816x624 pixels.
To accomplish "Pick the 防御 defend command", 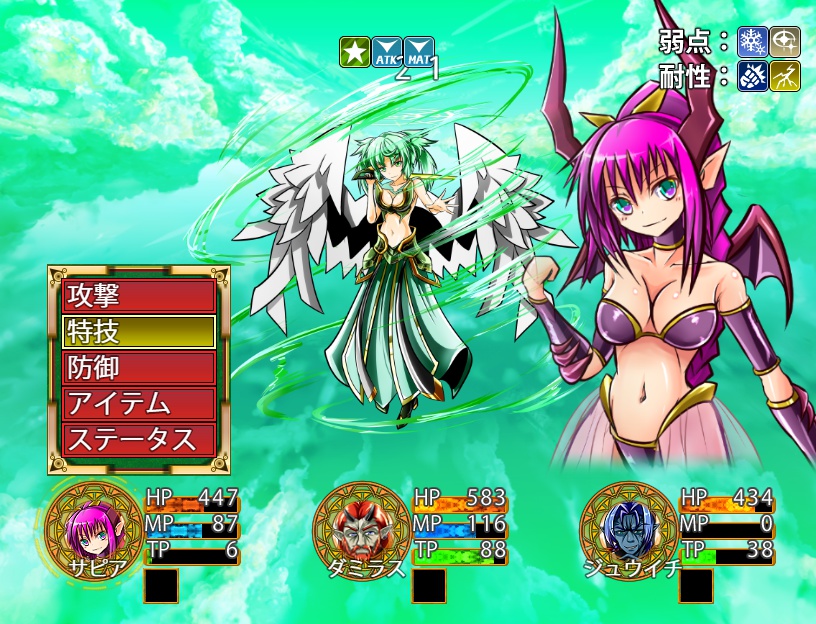I will point(139,367).
